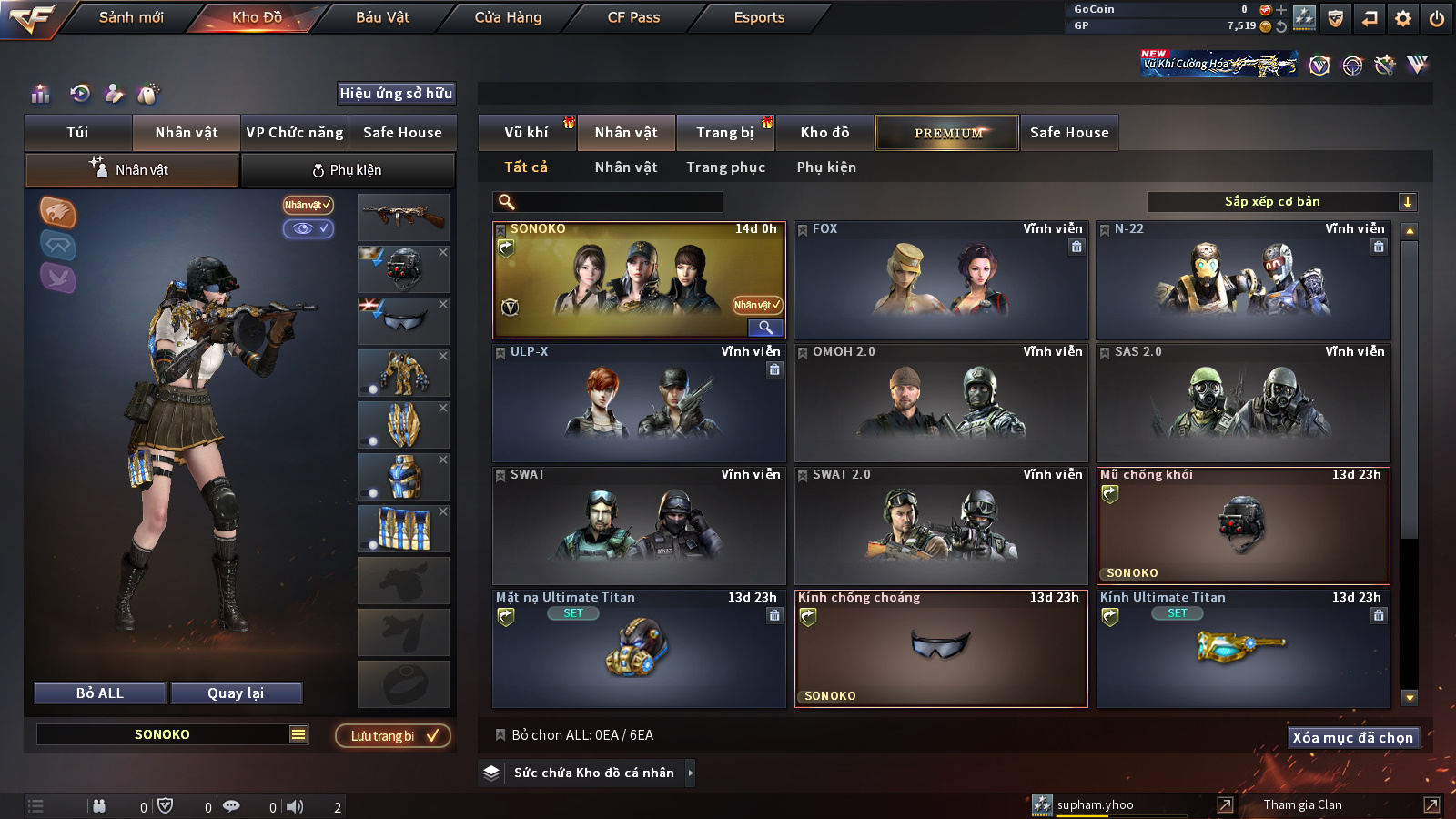Select the SWAT 2.0 character tile
Image resolution: width=1456 pixels, height=819 pixels.
tap(941, 526)
